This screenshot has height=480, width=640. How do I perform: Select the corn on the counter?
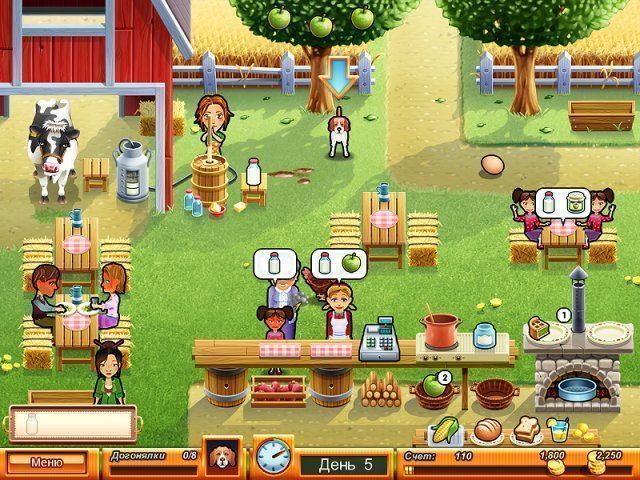(x=443, y=430)
